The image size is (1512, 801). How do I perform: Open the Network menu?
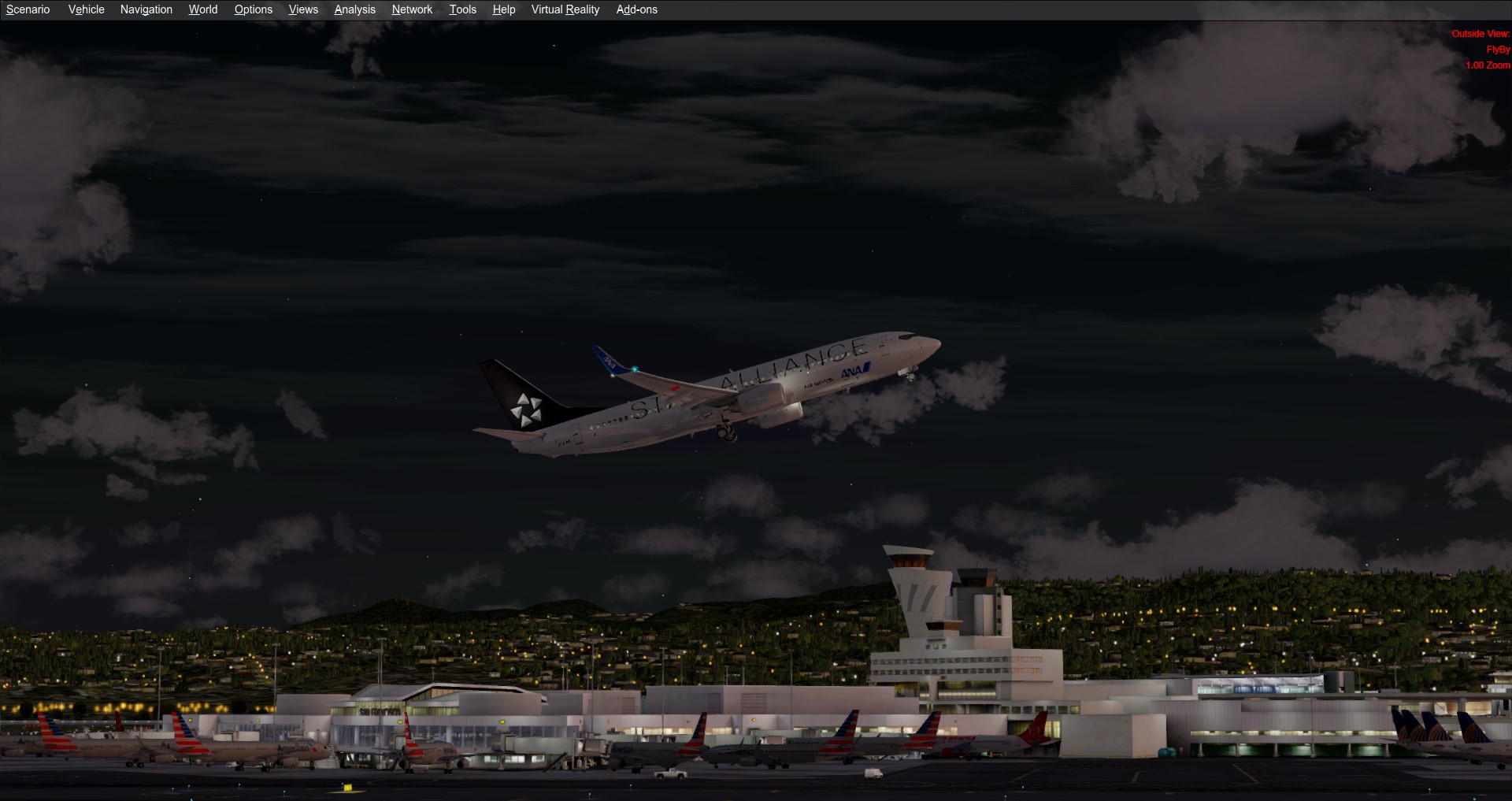[412, 9]
